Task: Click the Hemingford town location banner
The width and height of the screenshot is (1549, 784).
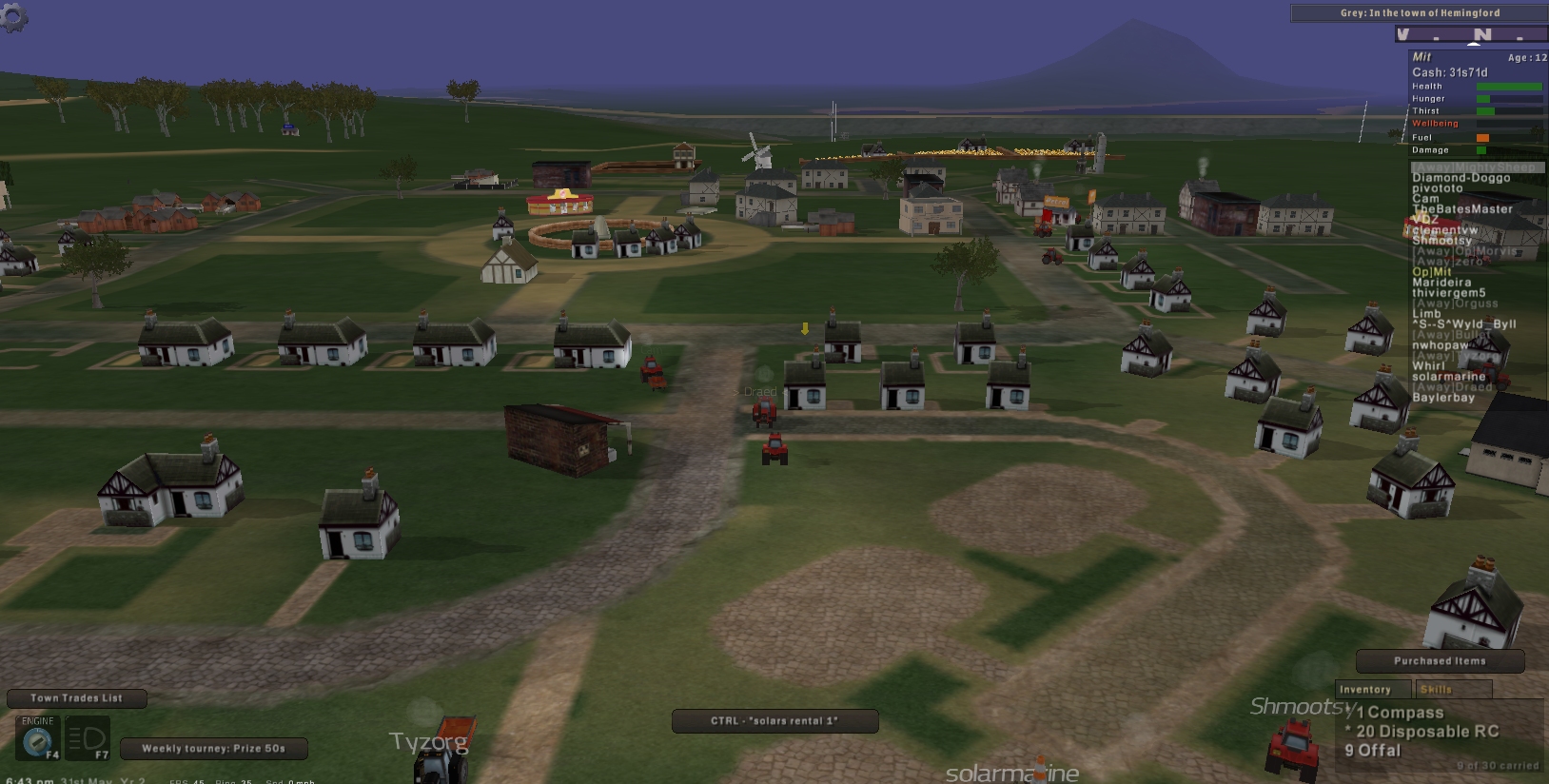Action: (x=1419, y=13)
